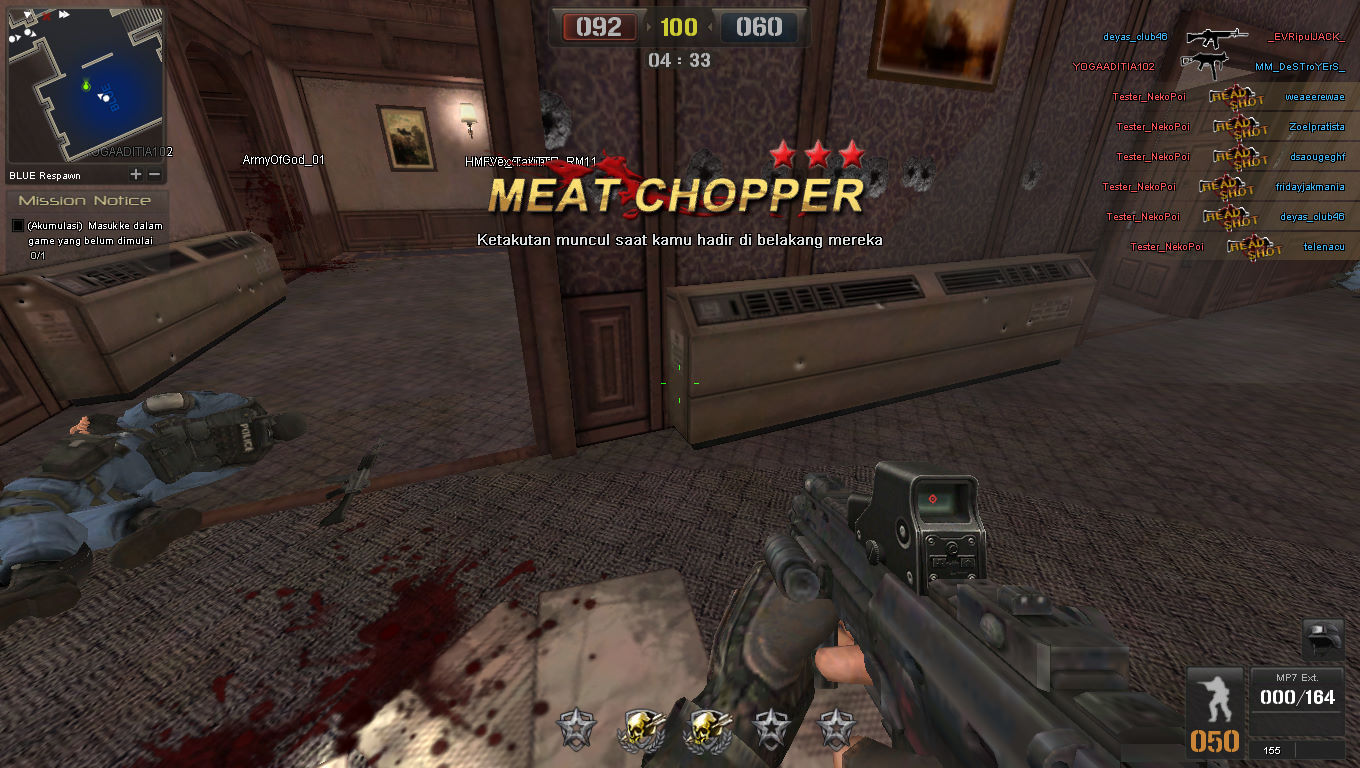
Task: Click the MP7 Ext. weapon label
Action: pos(1297,677)
